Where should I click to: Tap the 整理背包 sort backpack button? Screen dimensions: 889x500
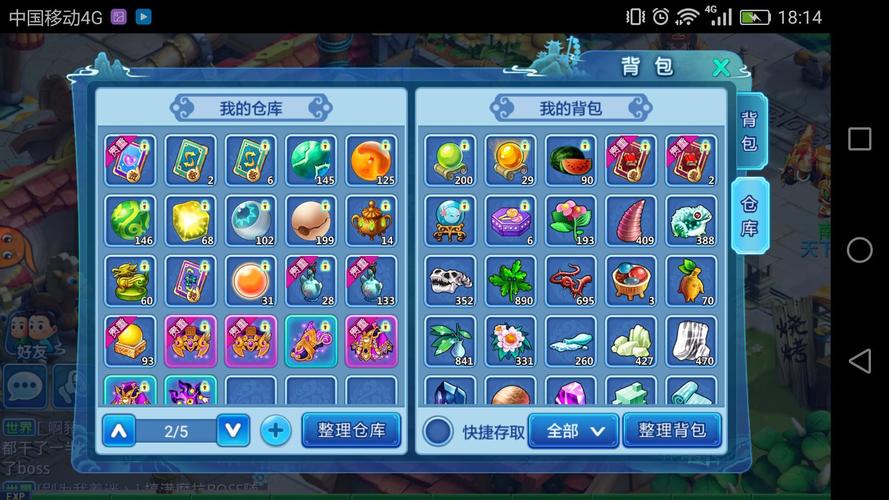(x=672, y=430)
